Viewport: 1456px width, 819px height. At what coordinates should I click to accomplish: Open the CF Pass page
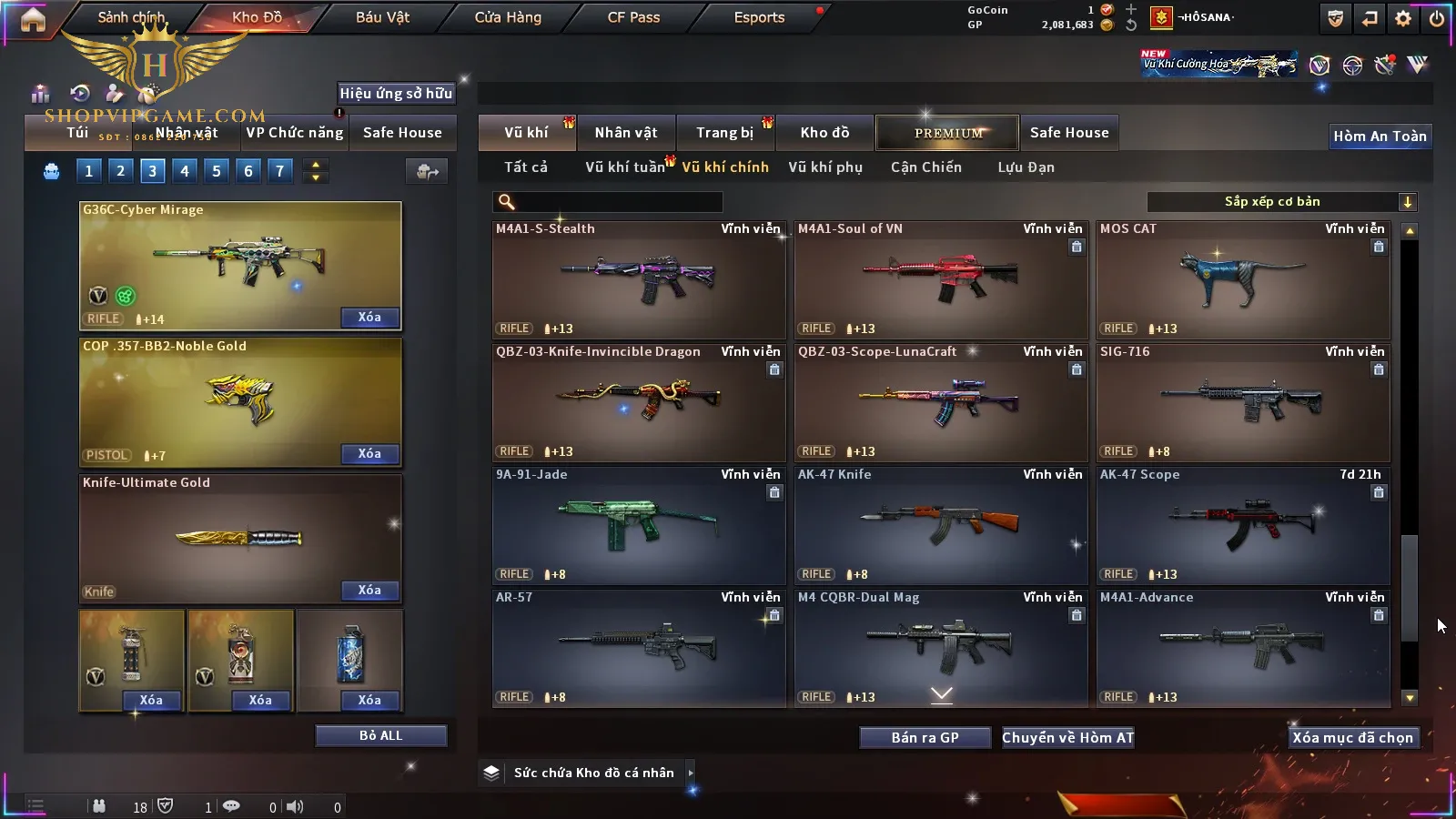click(633, 17)
